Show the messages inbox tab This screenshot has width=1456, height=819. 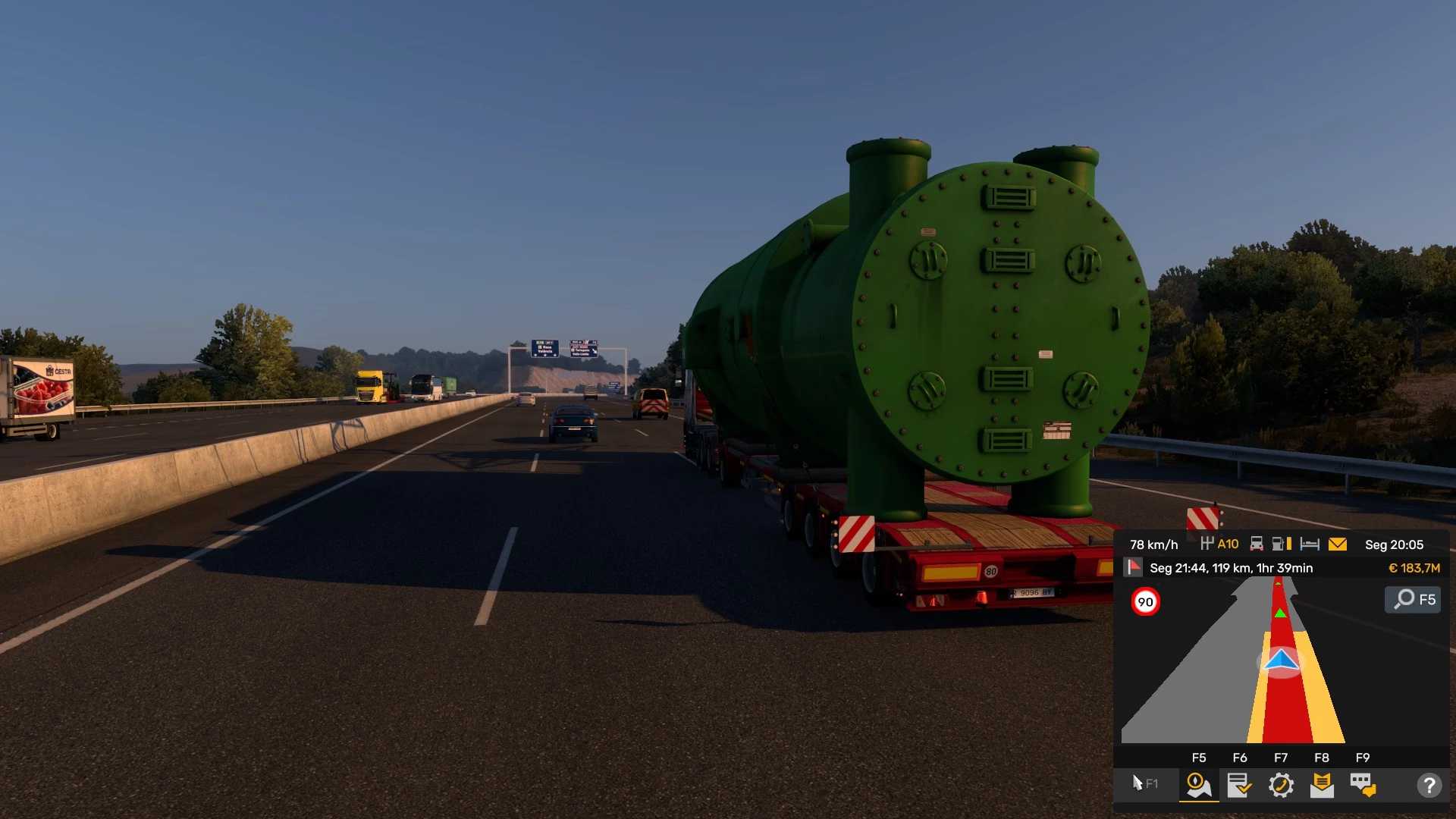1322,785
